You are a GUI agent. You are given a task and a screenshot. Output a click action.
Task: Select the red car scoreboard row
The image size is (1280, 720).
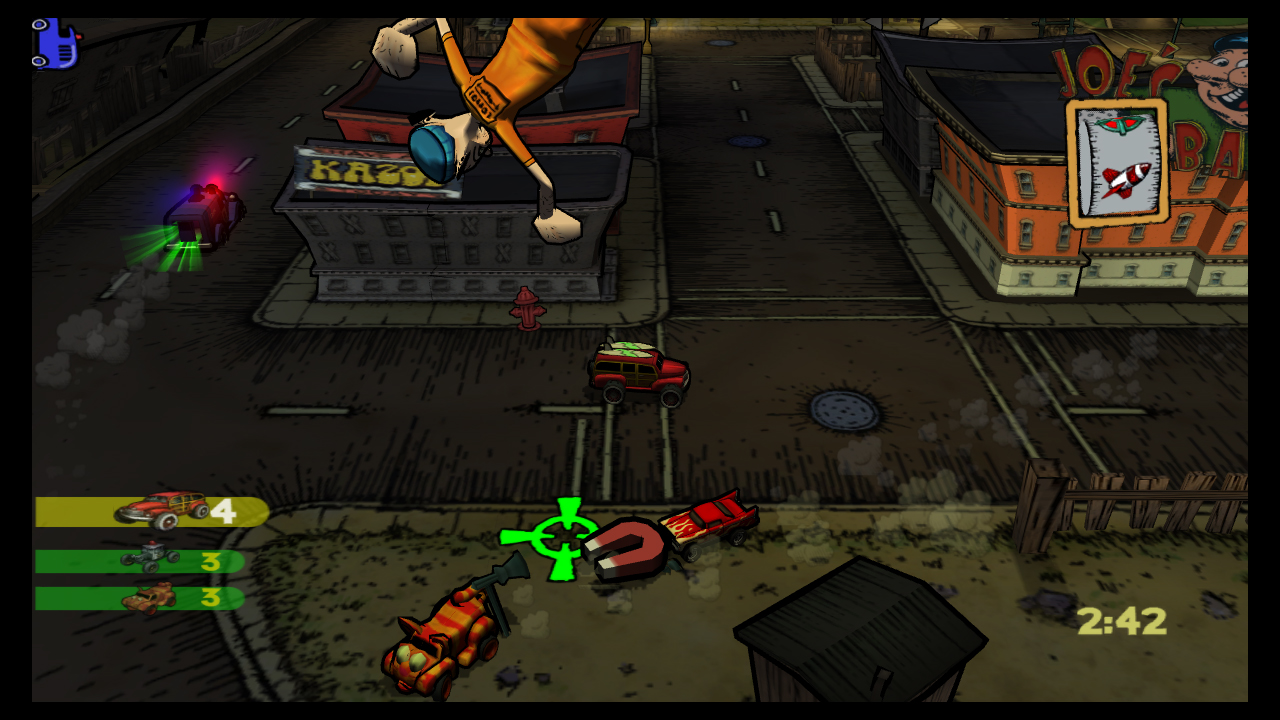tap(152, 511)
